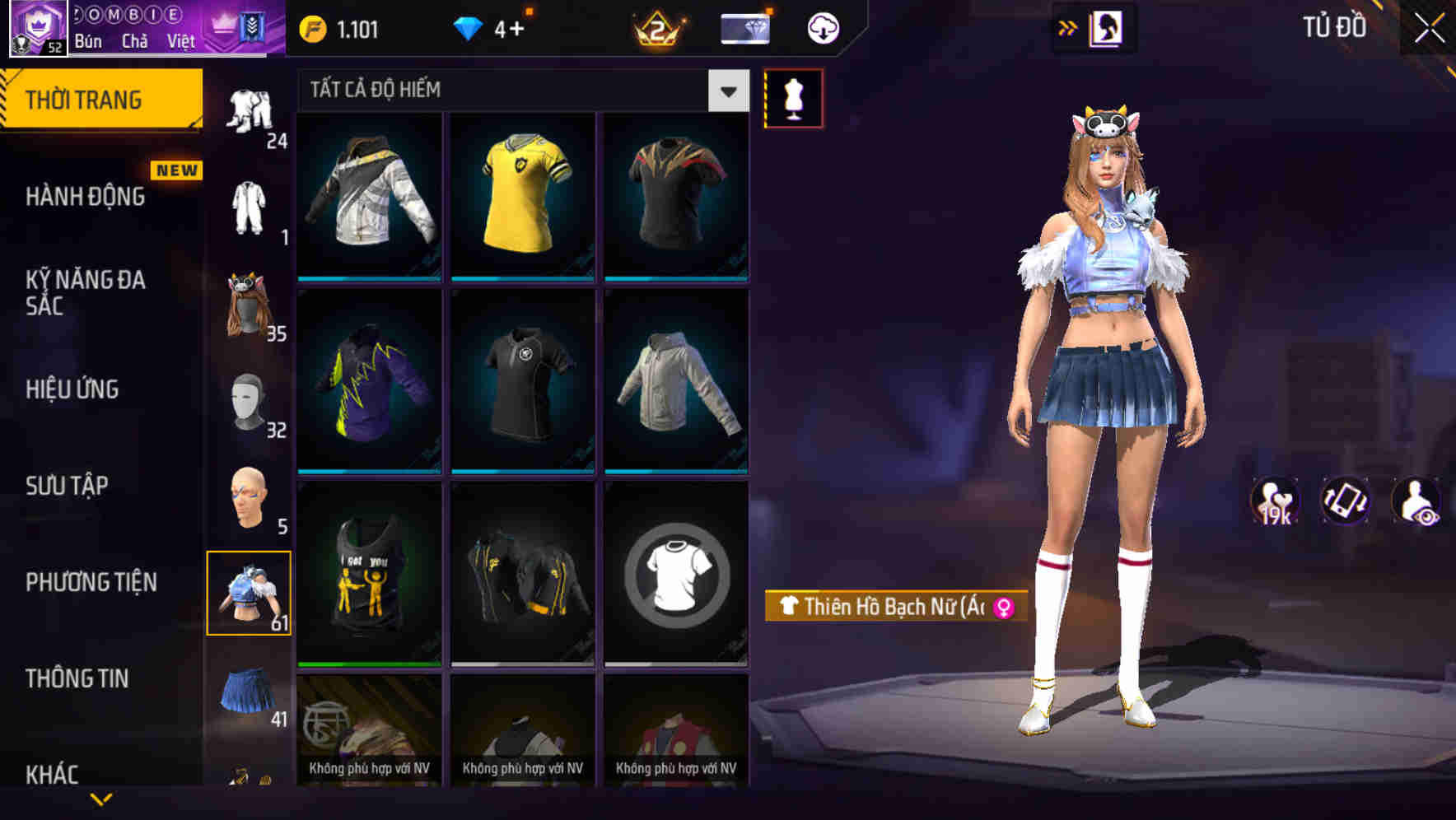Viewport: 1456px width, 820px height.
Task: Click the Thiên Hồ Bạch Nữ equipped item label
Action: tap(898, 606)
